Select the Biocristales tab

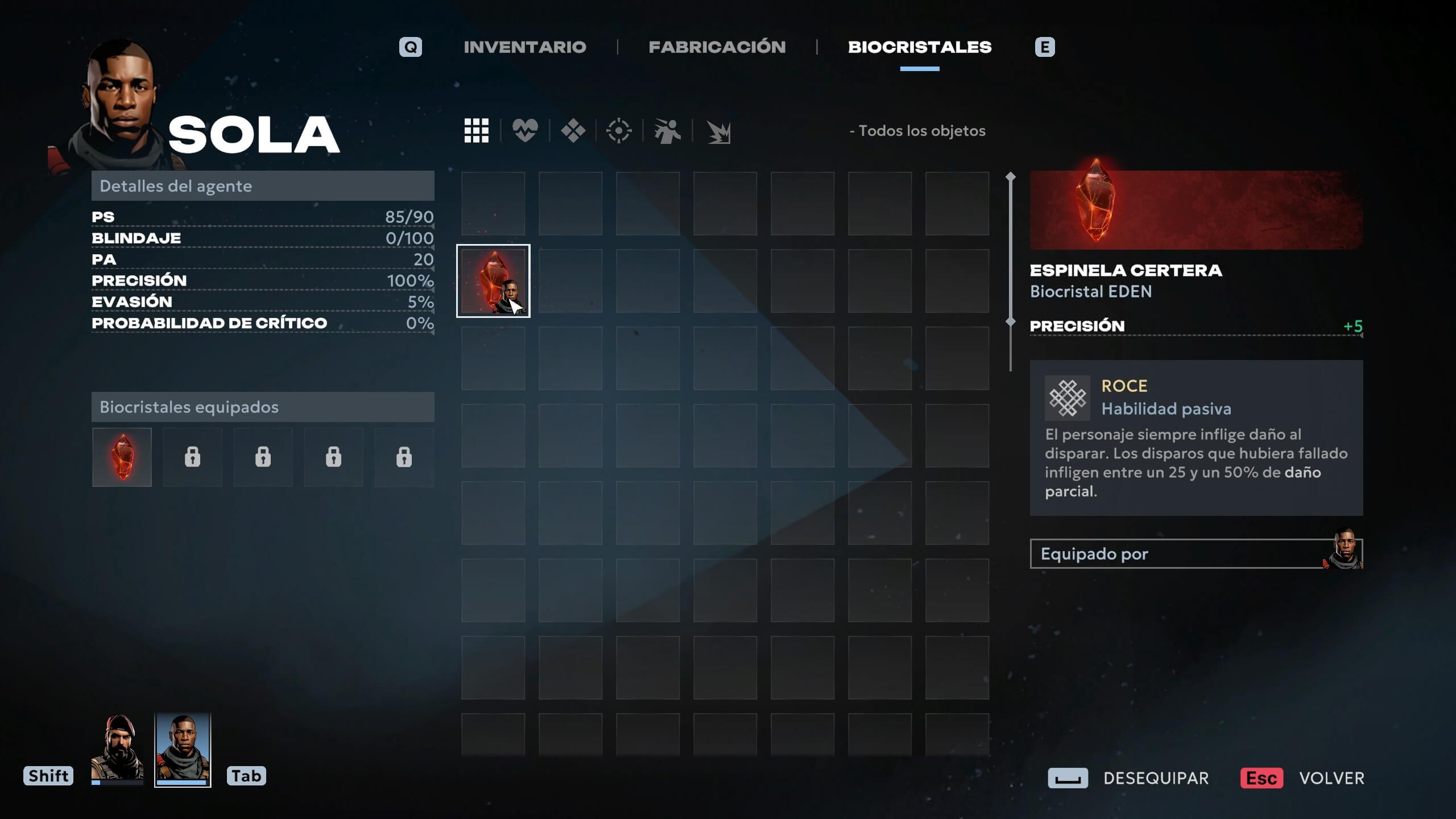coord(919,47)
